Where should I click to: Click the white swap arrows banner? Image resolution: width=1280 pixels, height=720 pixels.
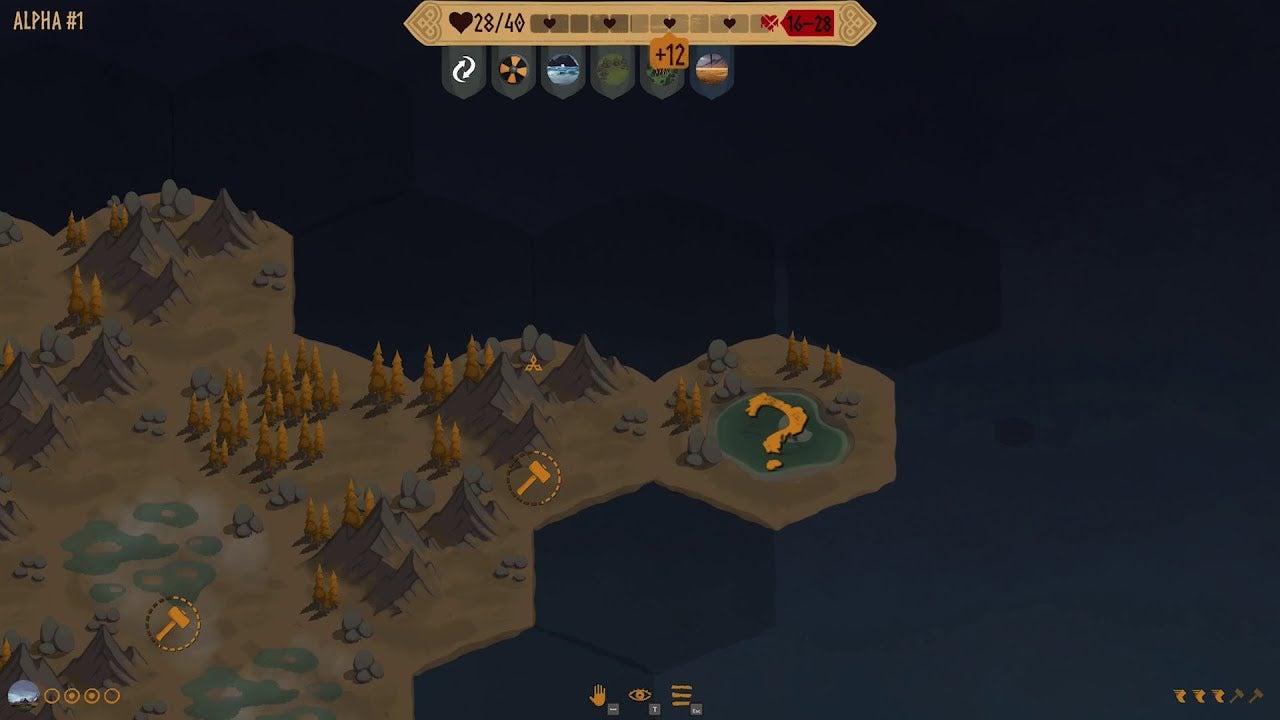(464, 70)
